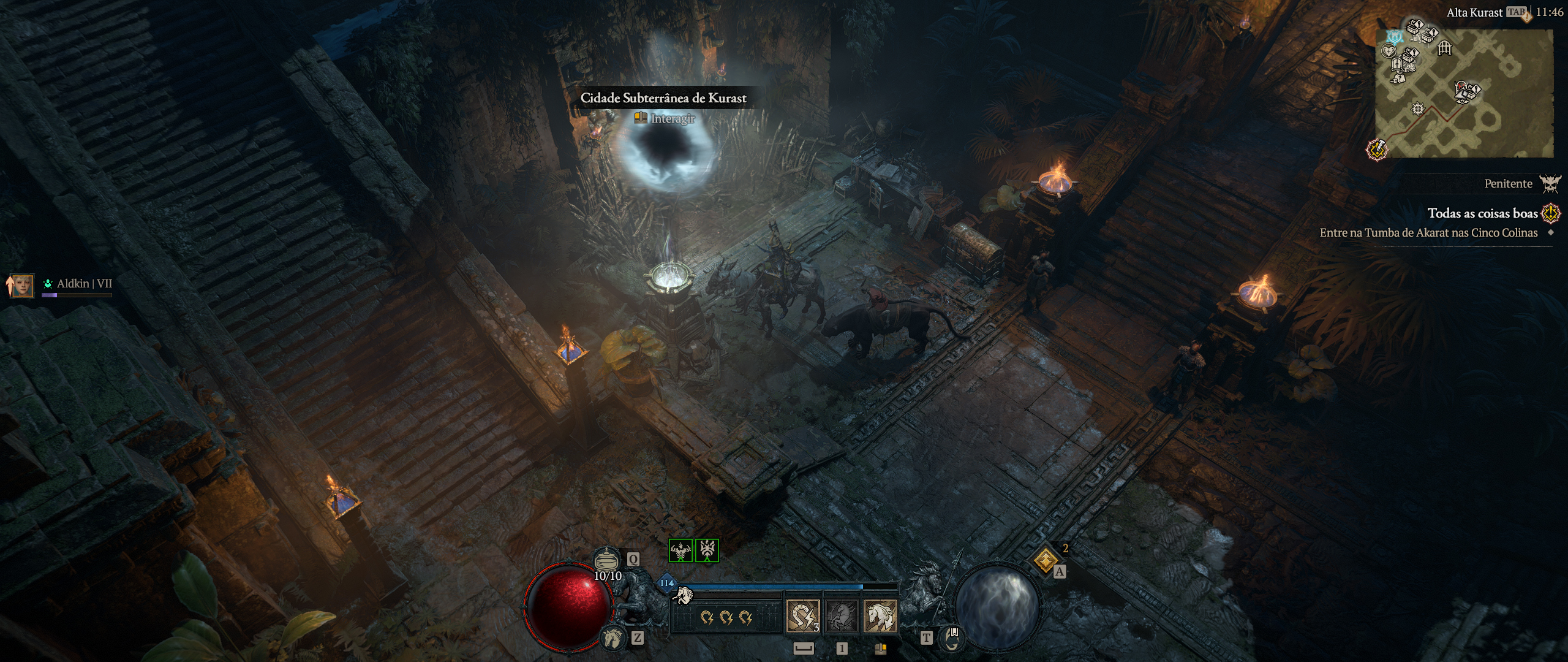
Task: Click the Penitente difficulty skull icon
Action: (x=1550, y=183)
